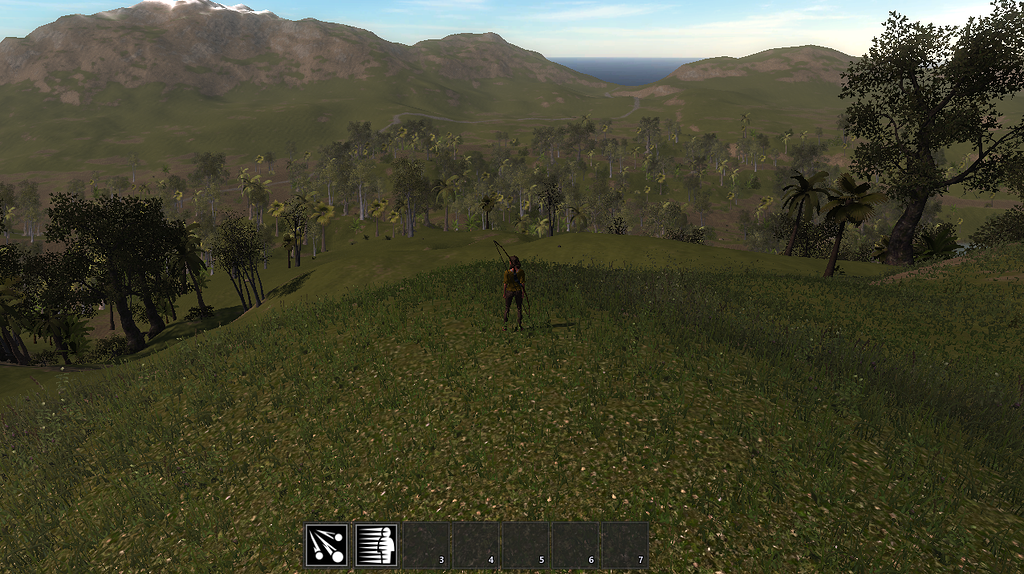This screenshot has width=1024, height=574.
Task: Click the hotbar slot marked 7
Action: pos(625,545)
